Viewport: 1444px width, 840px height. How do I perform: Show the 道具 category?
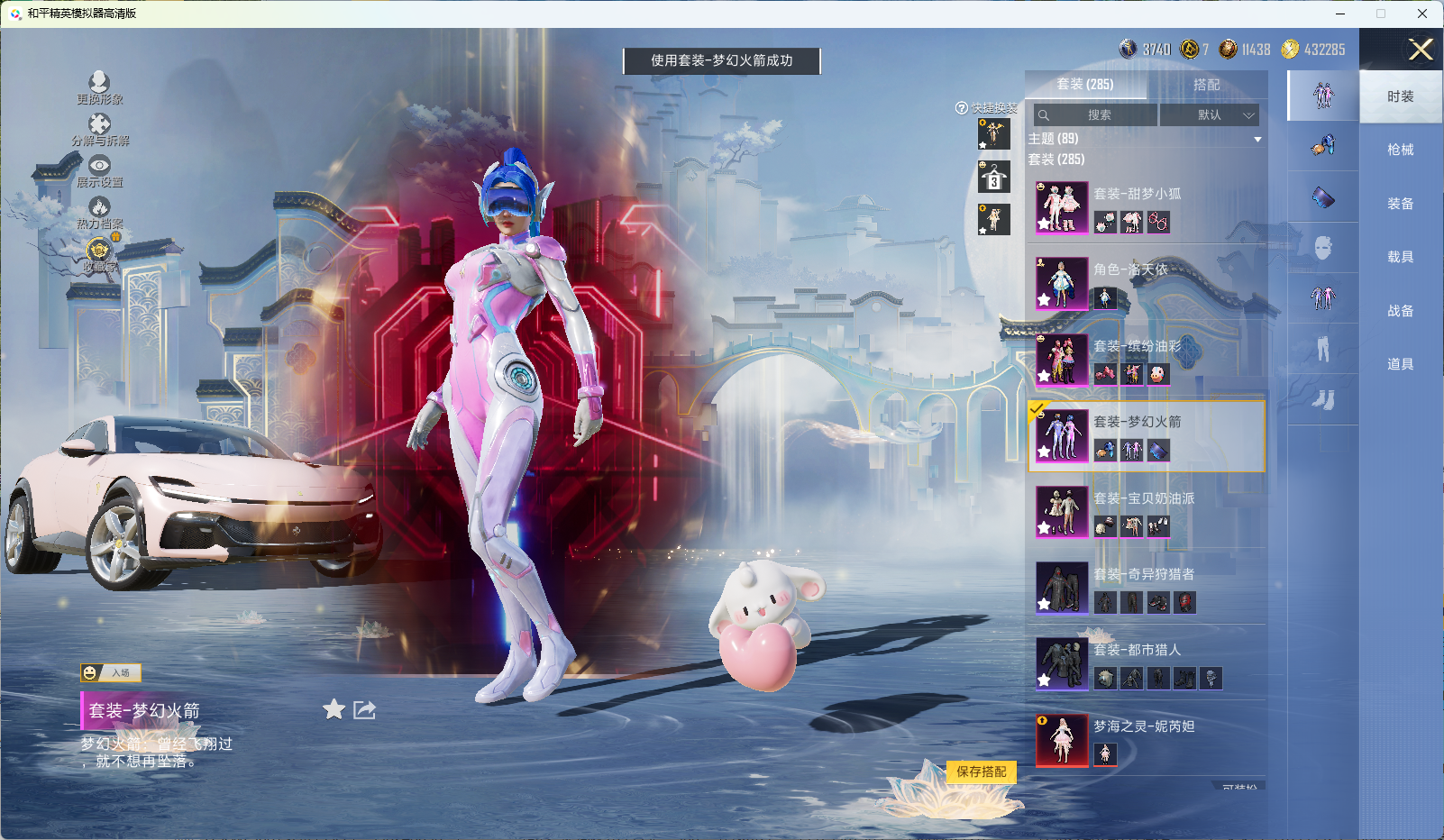point(1400,364)
